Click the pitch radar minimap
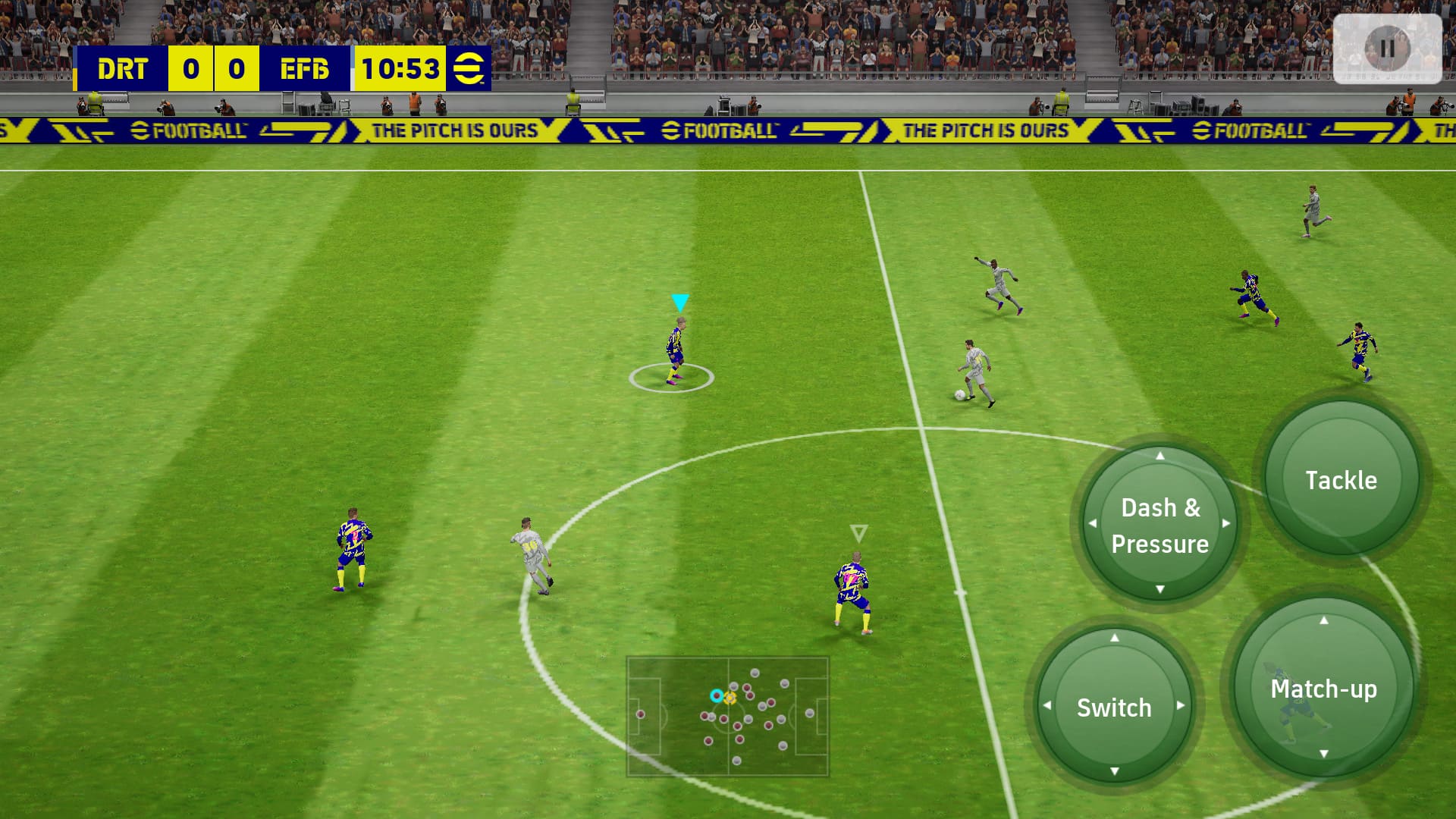 727,716
